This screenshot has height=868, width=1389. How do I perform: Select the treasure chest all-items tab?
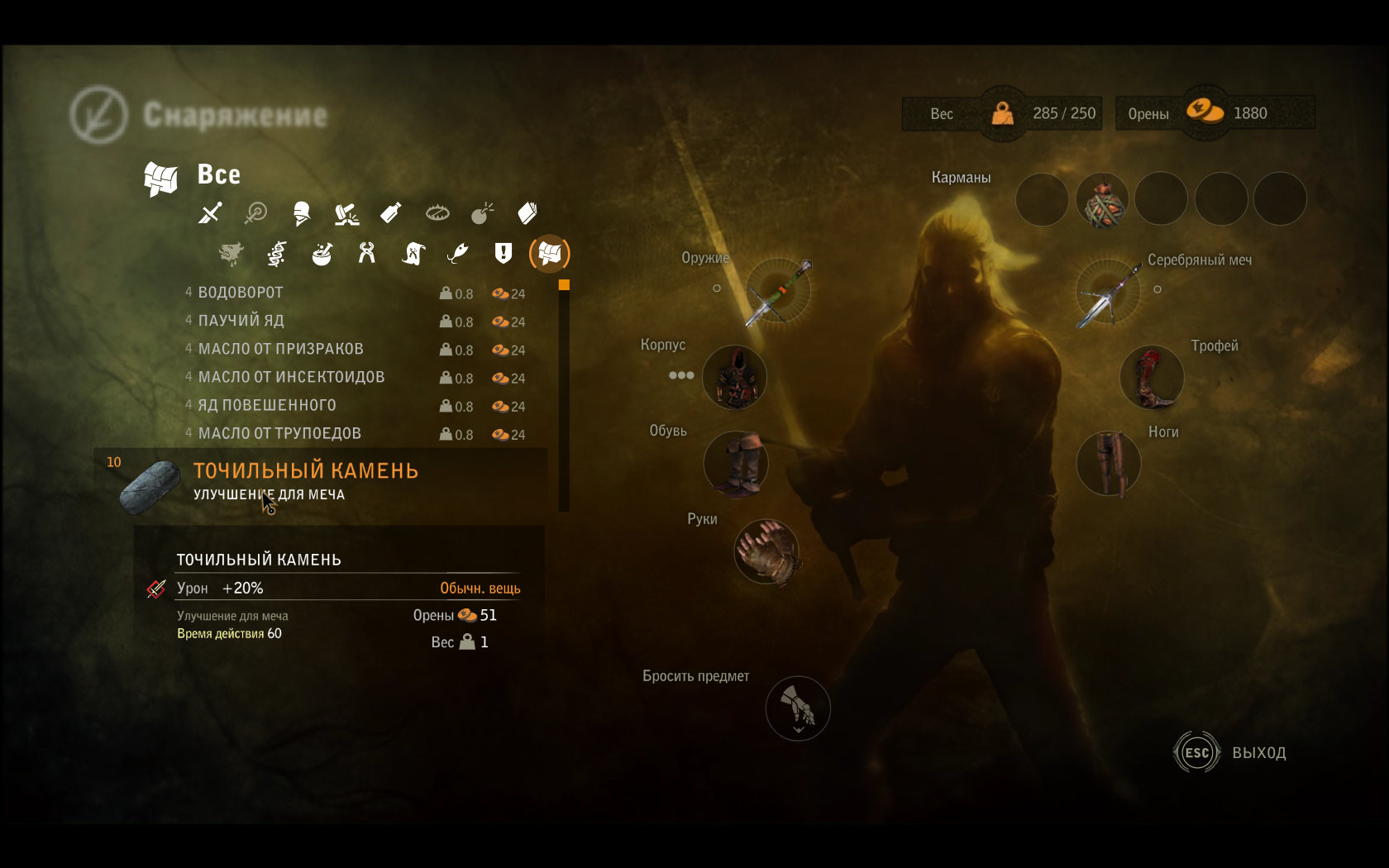549,253
